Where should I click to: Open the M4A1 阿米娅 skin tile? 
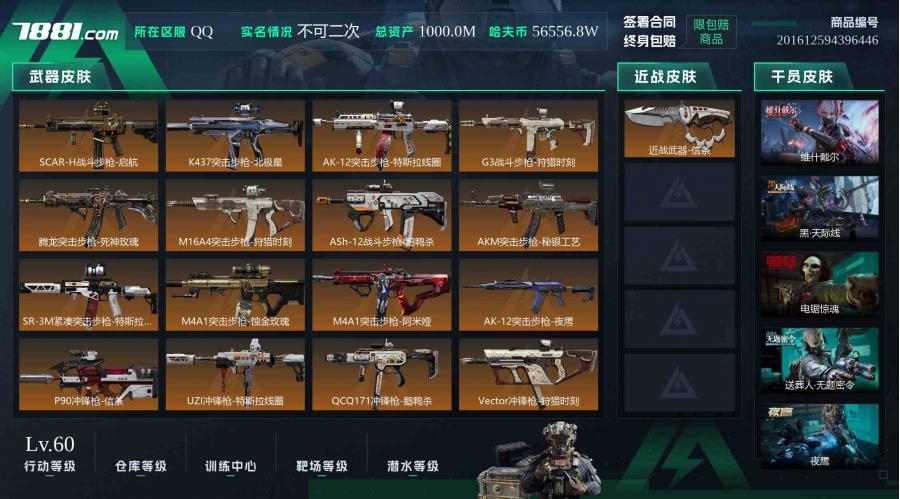[x=382, y=295]
